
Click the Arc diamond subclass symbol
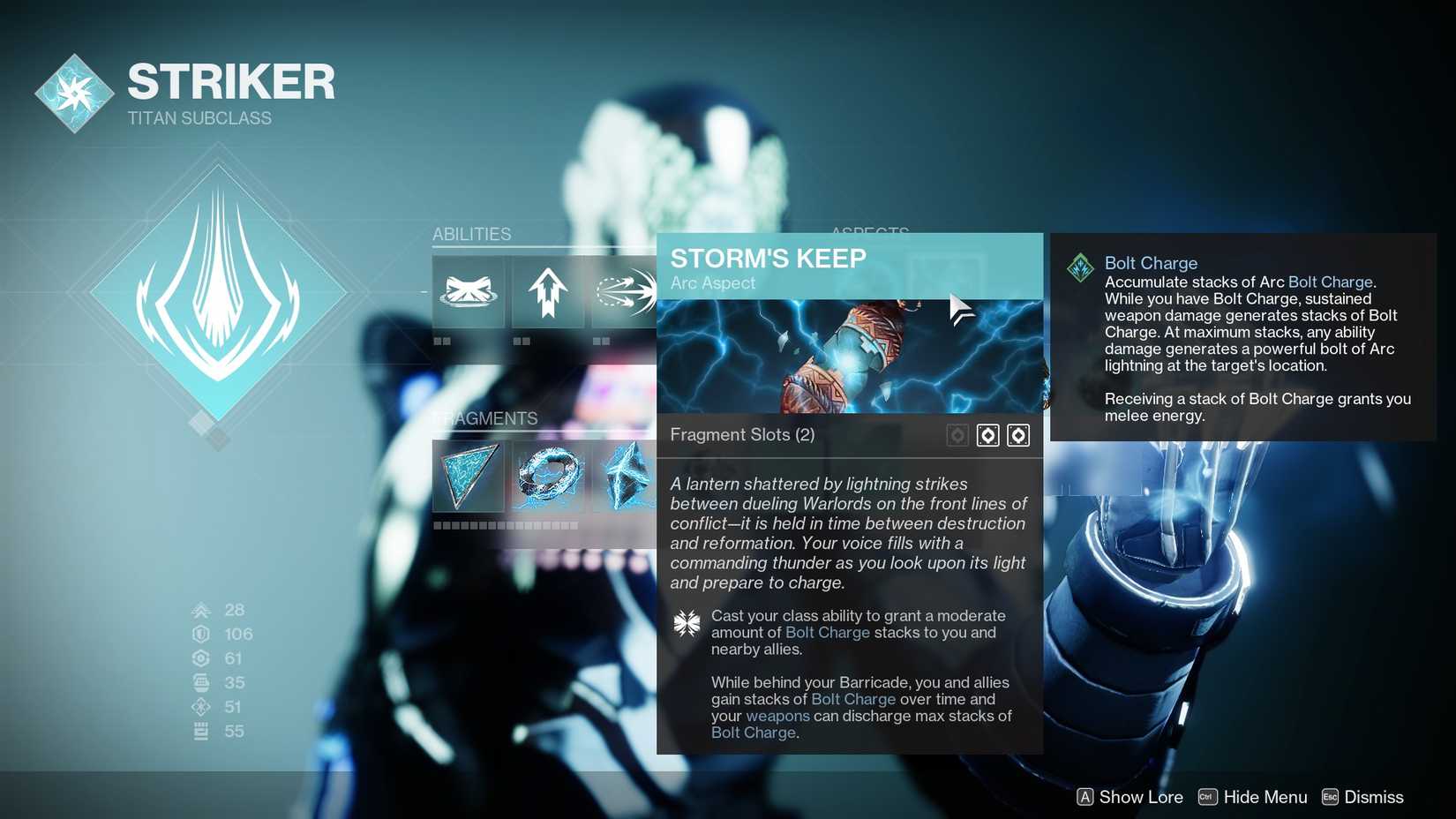(x=218, y=291)
